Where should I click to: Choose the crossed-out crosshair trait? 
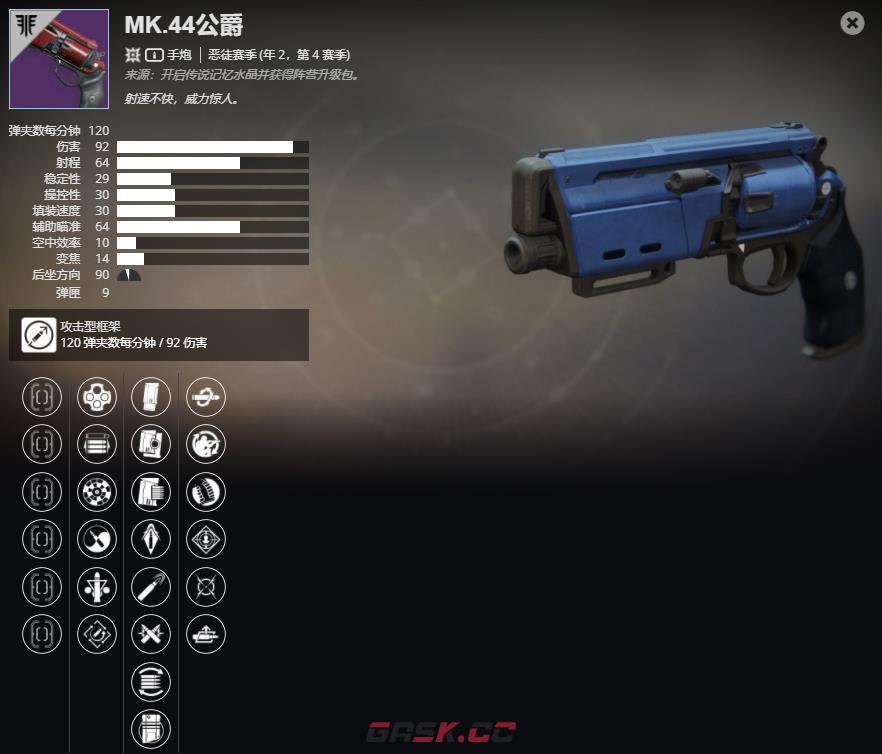coord(206,587)
